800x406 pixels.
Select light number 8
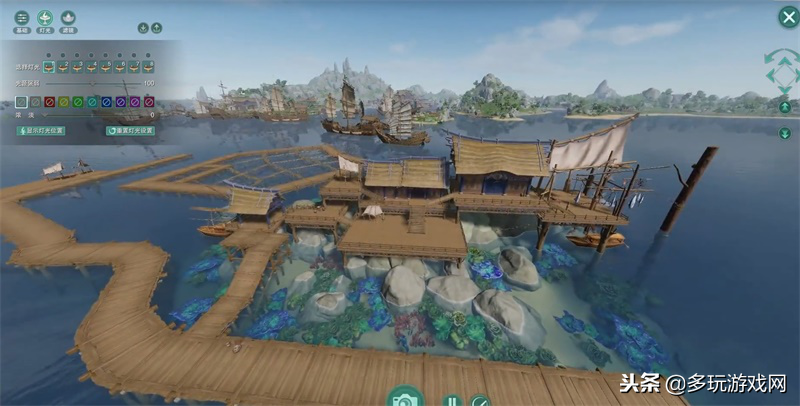tap(146, 66)
